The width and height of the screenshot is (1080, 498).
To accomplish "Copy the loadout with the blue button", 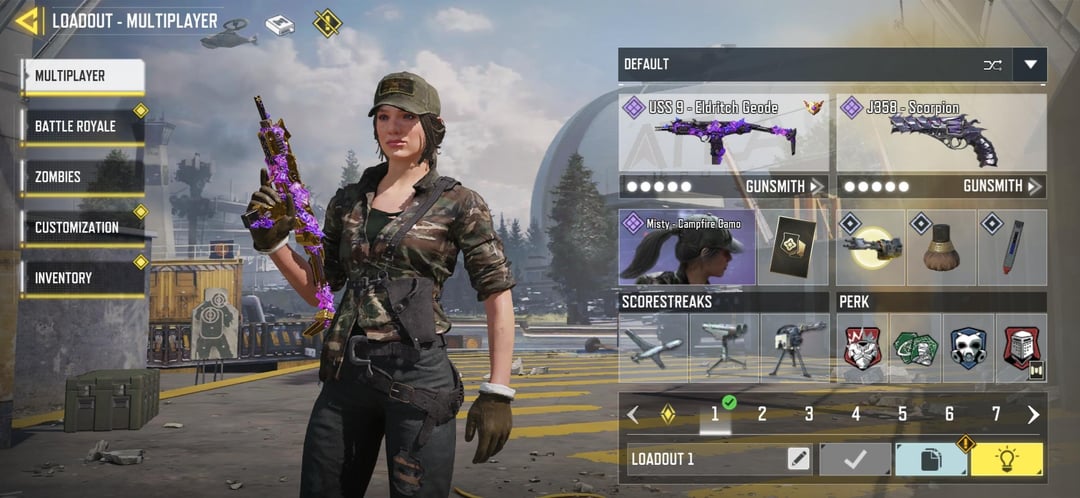I will click(x=931, y=459).
